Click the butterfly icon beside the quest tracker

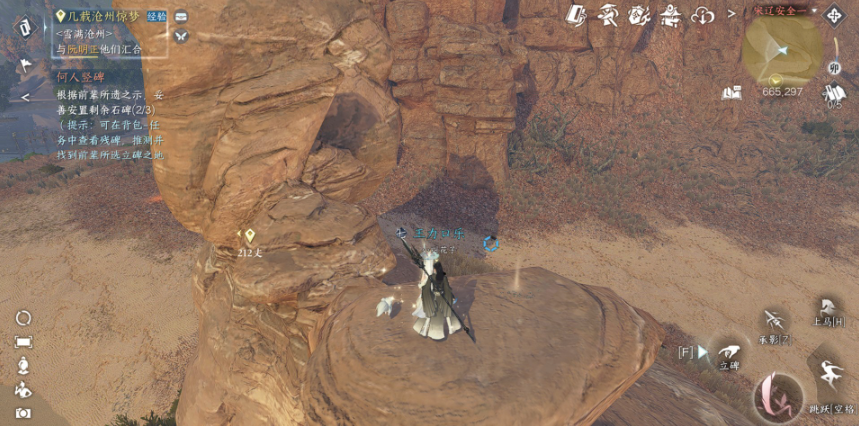point(181,35)
